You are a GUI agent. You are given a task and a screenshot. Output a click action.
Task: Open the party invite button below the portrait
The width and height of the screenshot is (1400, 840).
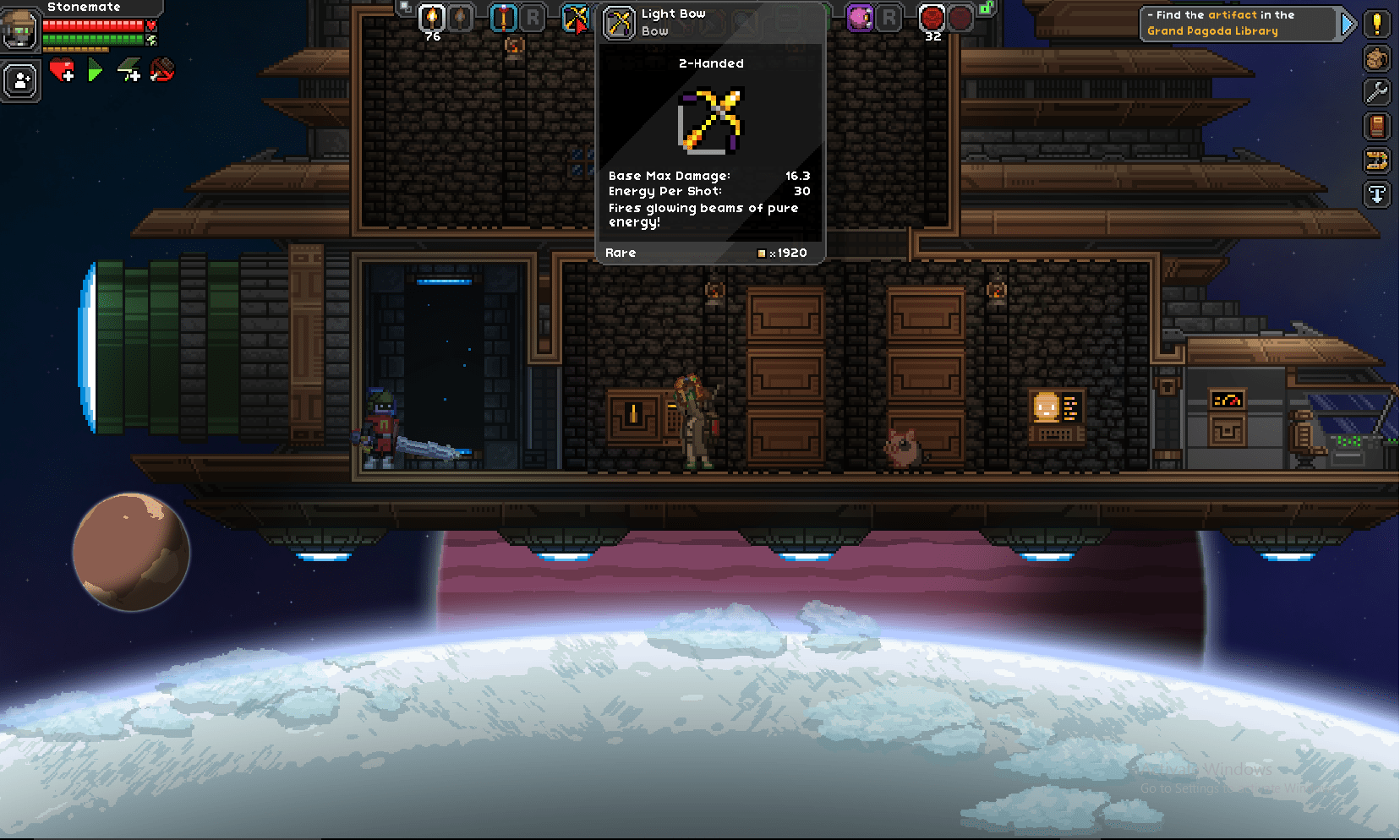[21, 80]
